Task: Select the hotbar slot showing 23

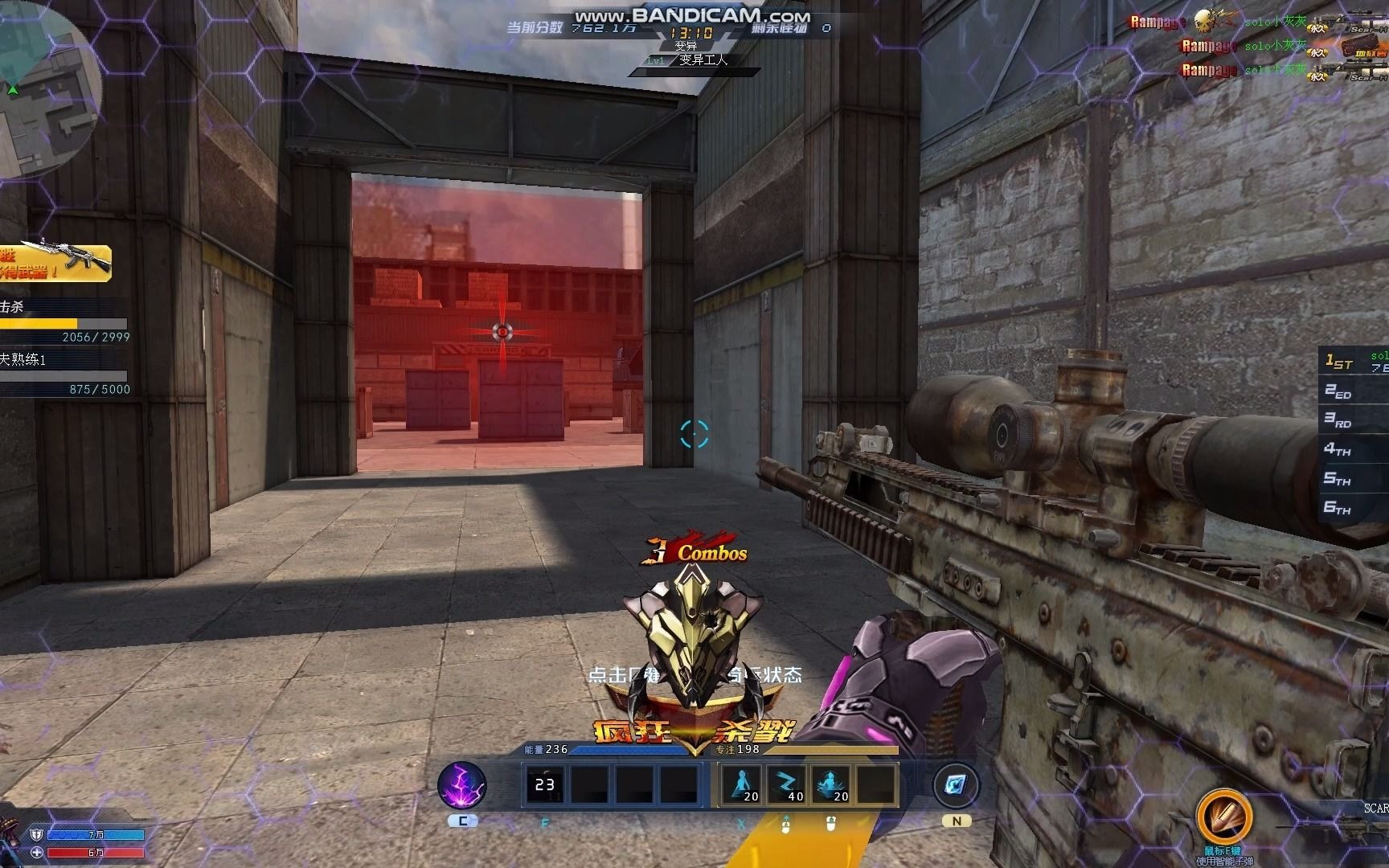Action: (x=544, y=785)
